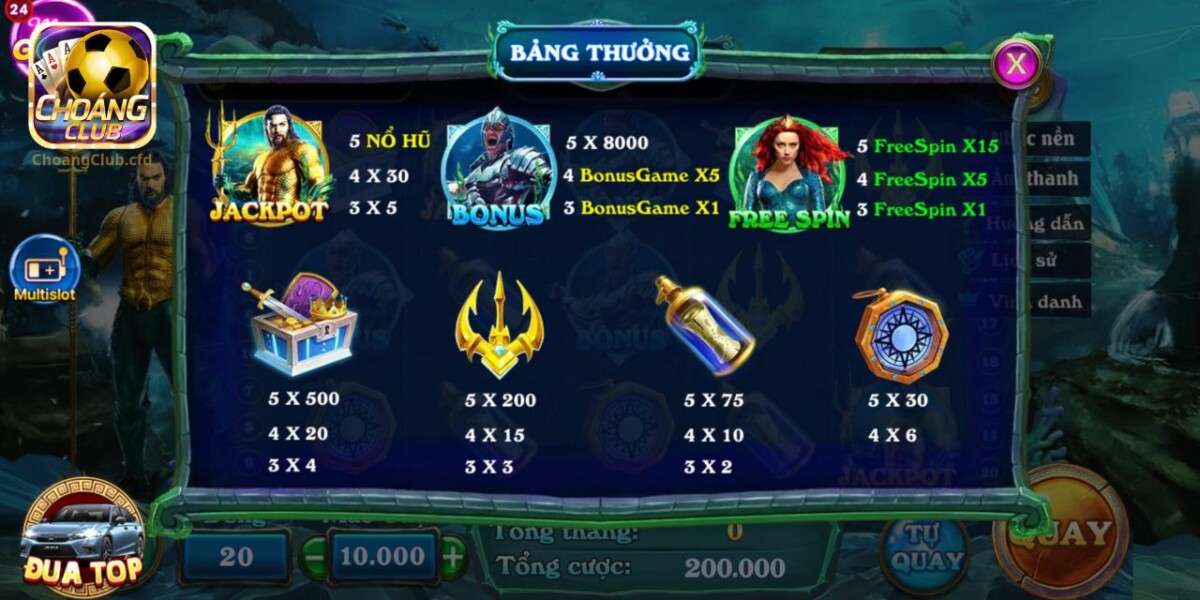
Task: Increase the bet with the plus button
Action: 453,556
